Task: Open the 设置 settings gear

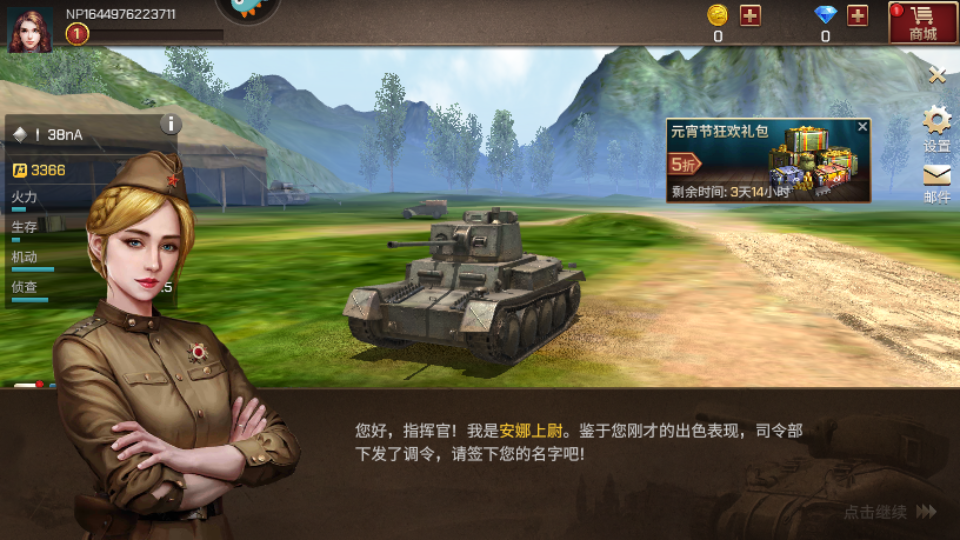Action: pos(937,127)
